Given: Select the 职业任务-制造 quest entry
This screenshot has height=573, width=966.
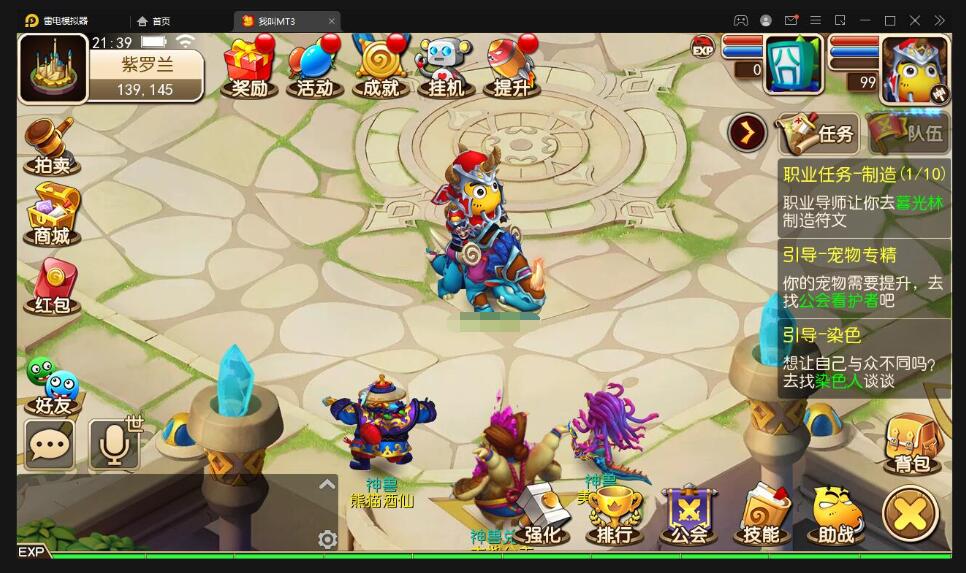Looking at the screenshot, I should click(864, 197).
